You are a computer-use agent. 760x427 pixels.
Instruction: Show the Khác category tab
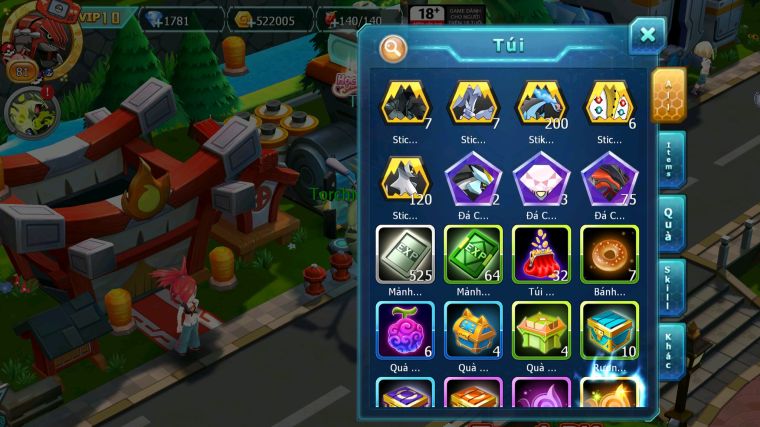click(x=669, y=350)
